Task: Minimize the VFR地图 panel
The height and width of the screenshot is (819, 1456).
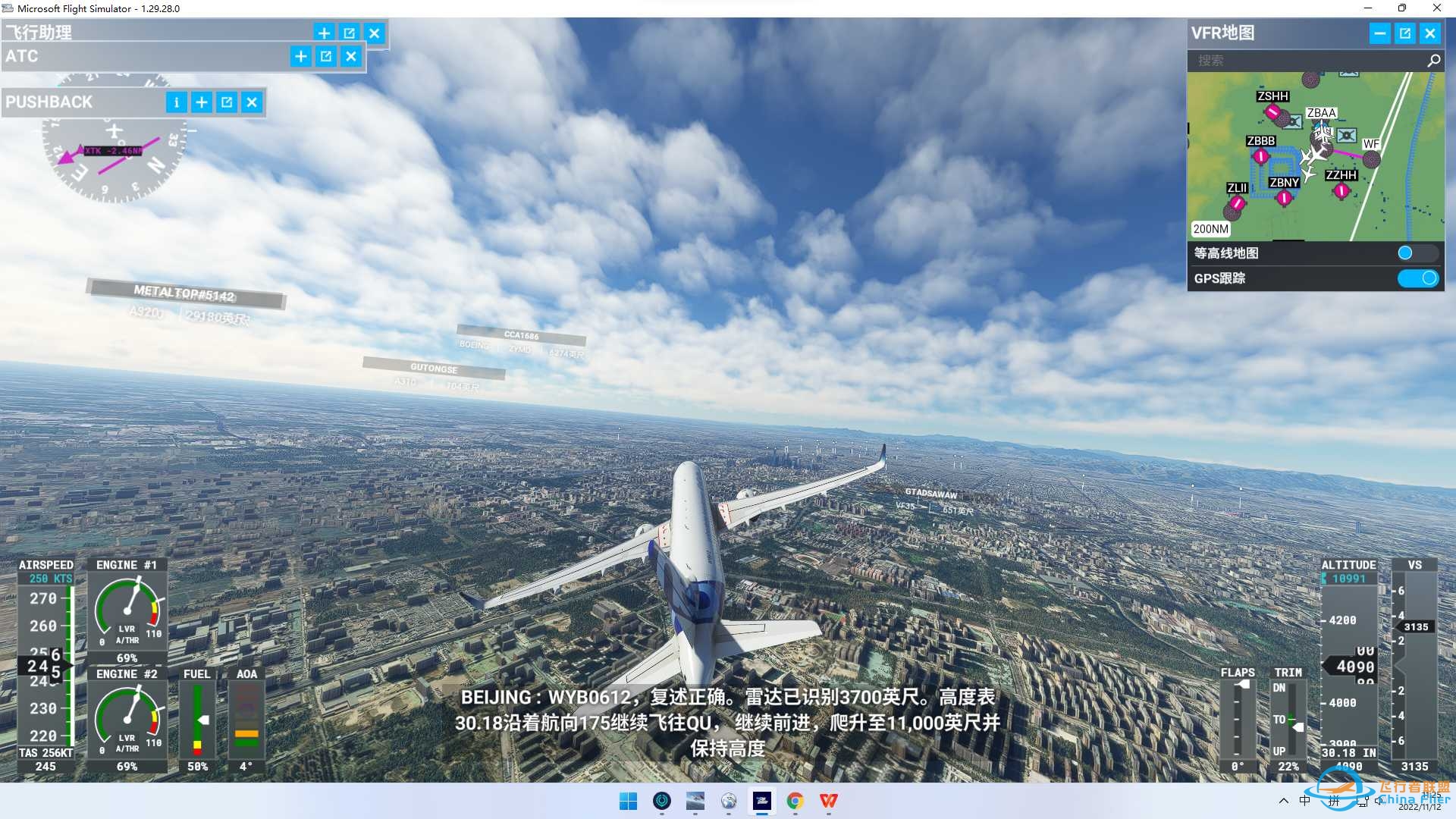Action: 1380,33
